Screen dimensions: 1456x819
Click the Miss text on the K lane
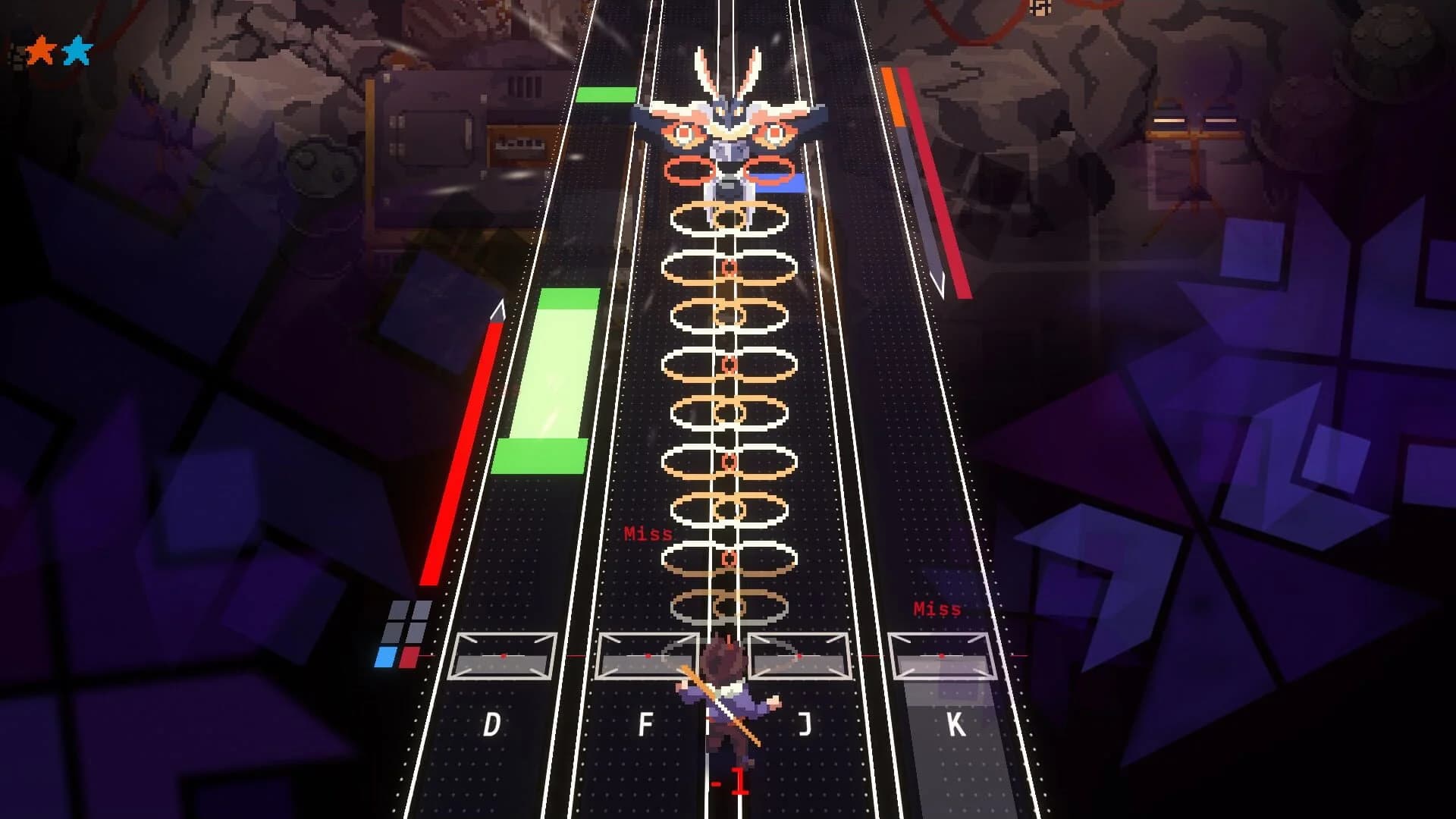pyautogui.click(x=937, y=607)
